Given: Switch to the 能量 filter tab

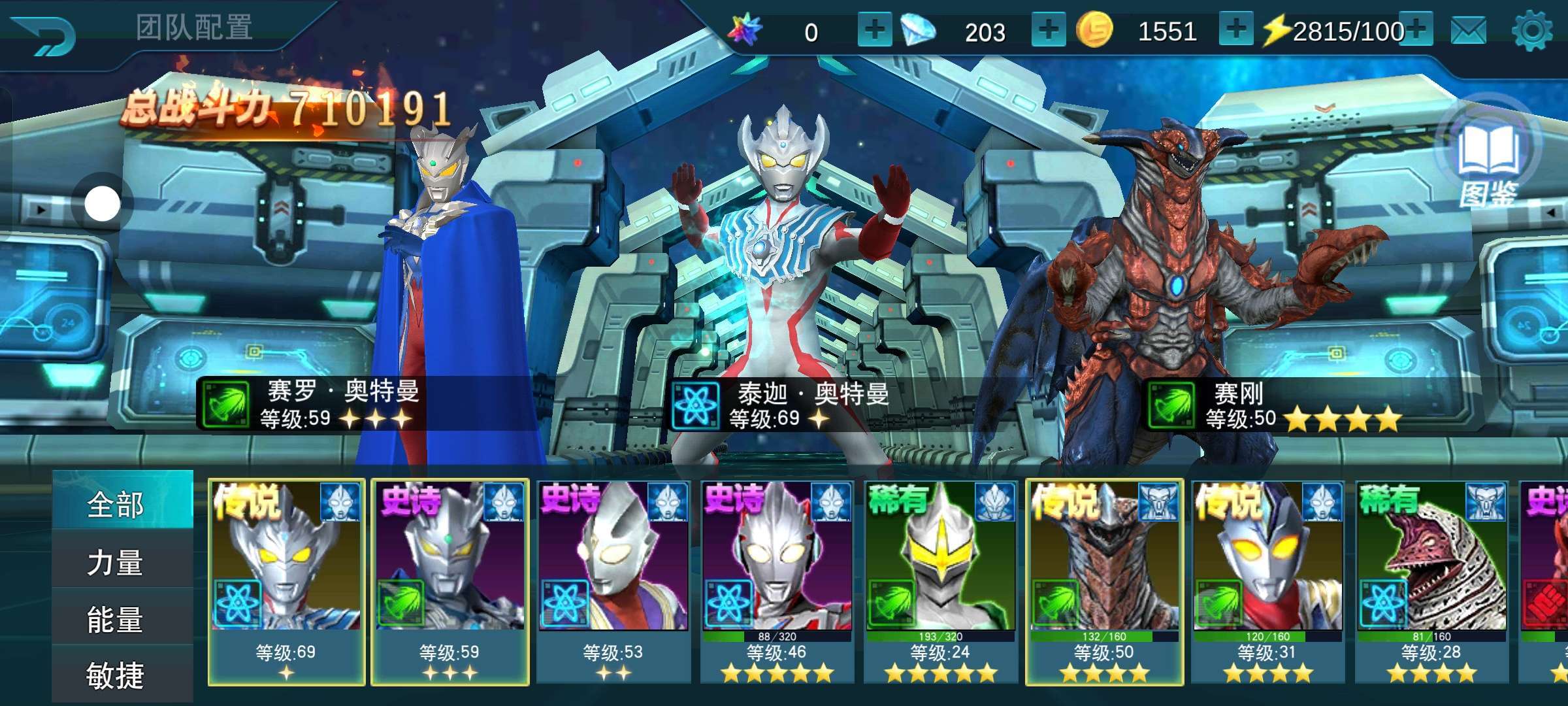Looking at the screenshot, I should click(116, 619).
